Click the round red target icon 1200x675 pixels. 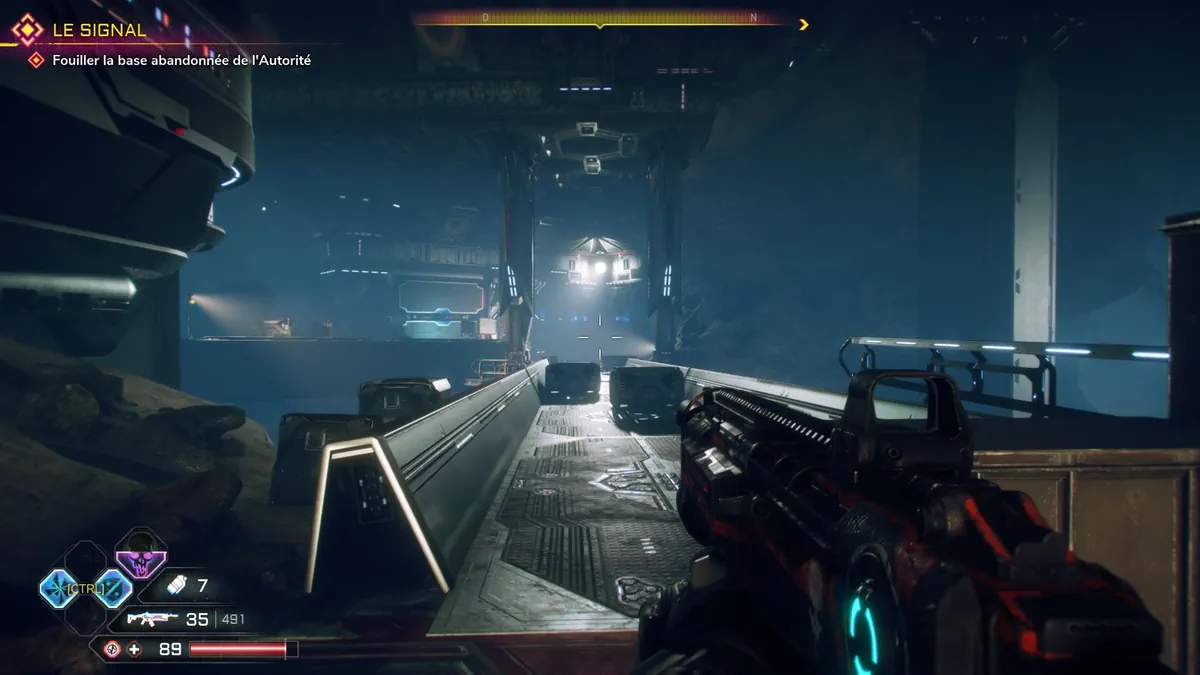click(112, 649)
